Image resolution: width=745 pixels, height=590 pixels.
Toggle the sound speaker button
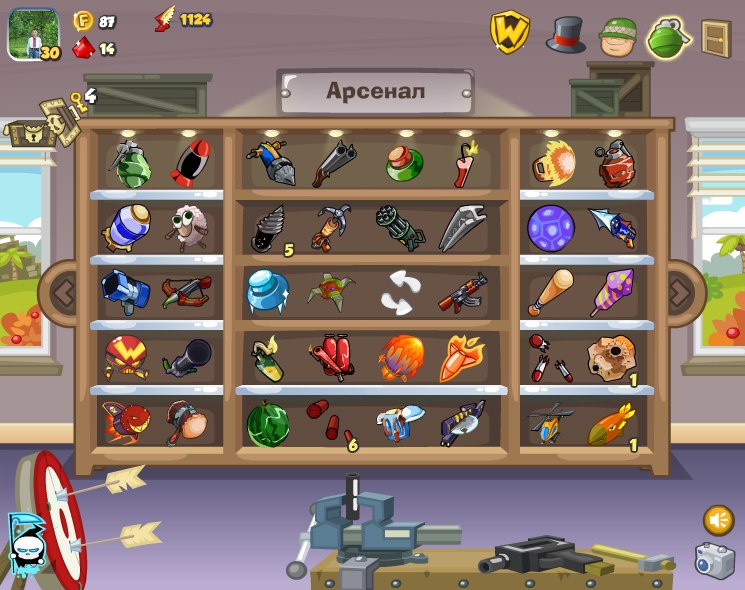(x=718, y=519)
